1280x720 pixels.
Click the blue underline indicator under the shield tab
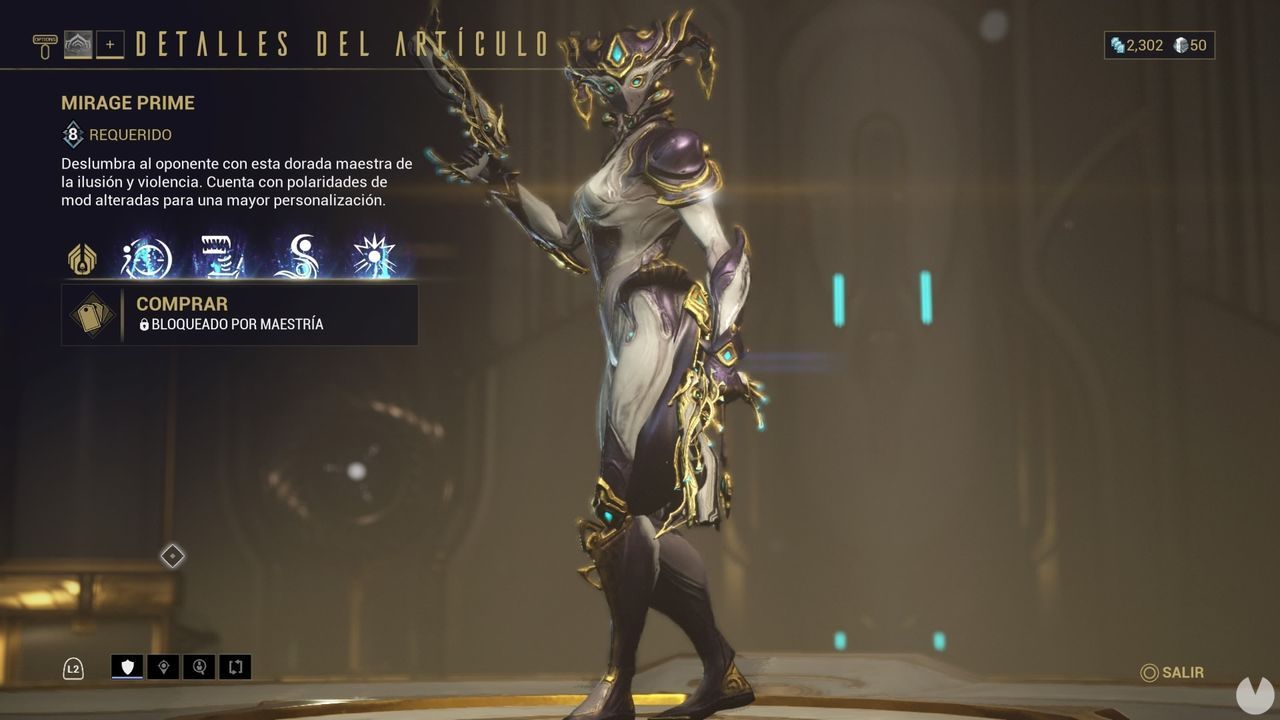(127, 677)
